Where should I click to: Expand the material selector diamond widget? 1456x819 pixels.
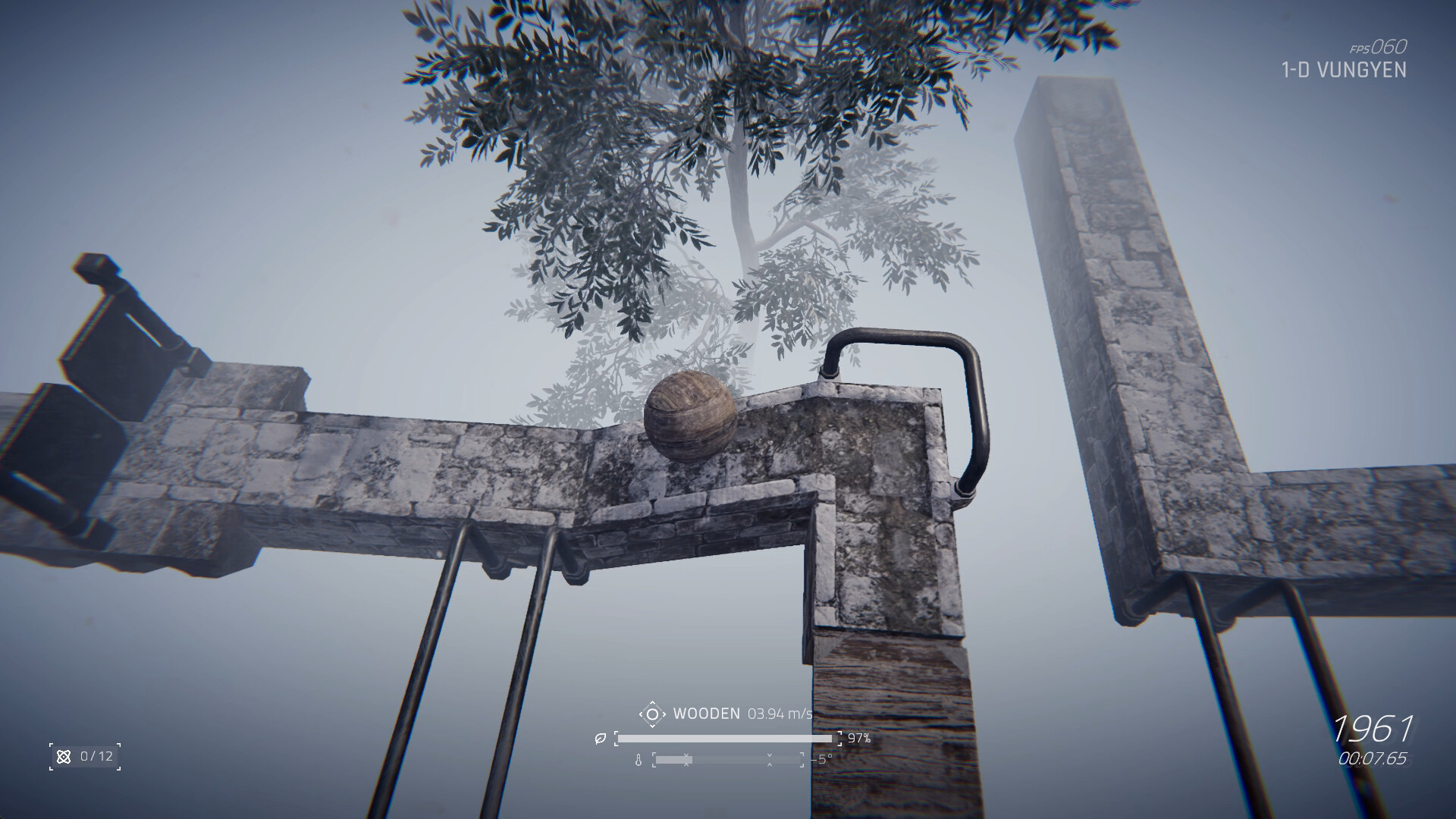click(653, 714)
